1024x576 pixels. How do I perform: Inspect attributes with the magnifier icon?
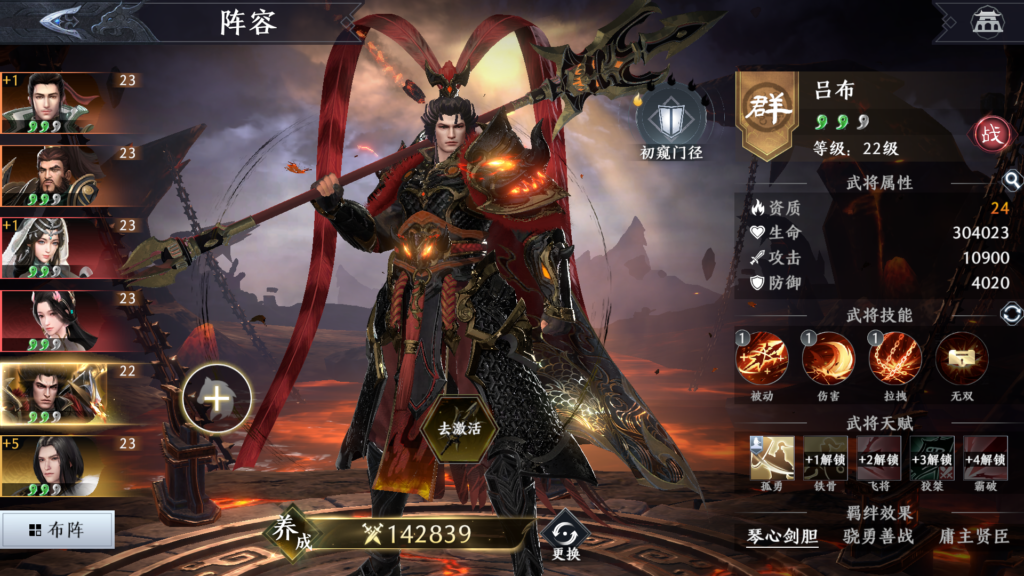1012,181
